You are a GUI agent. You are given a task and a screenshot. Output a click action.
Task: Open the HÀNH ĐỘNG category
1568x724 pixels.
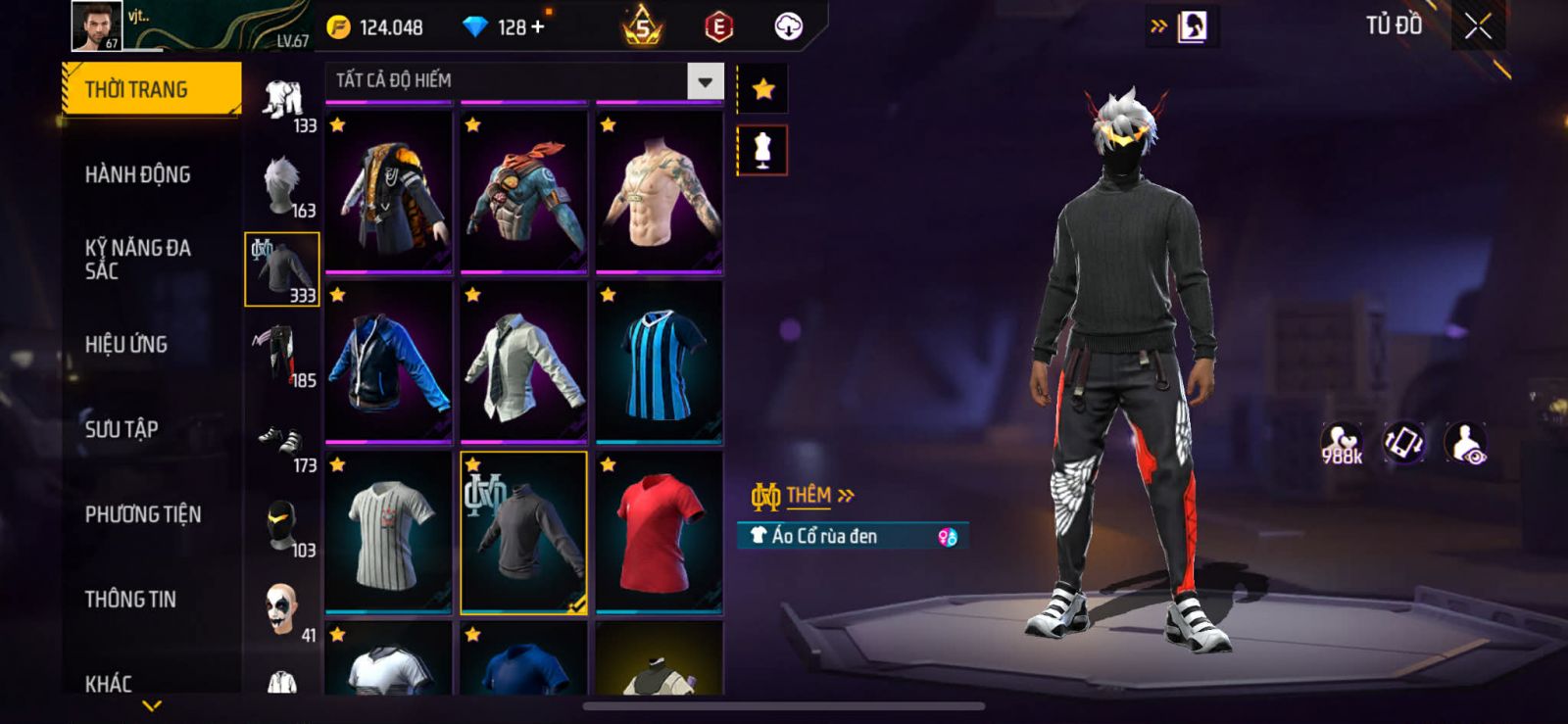point(137,174)
